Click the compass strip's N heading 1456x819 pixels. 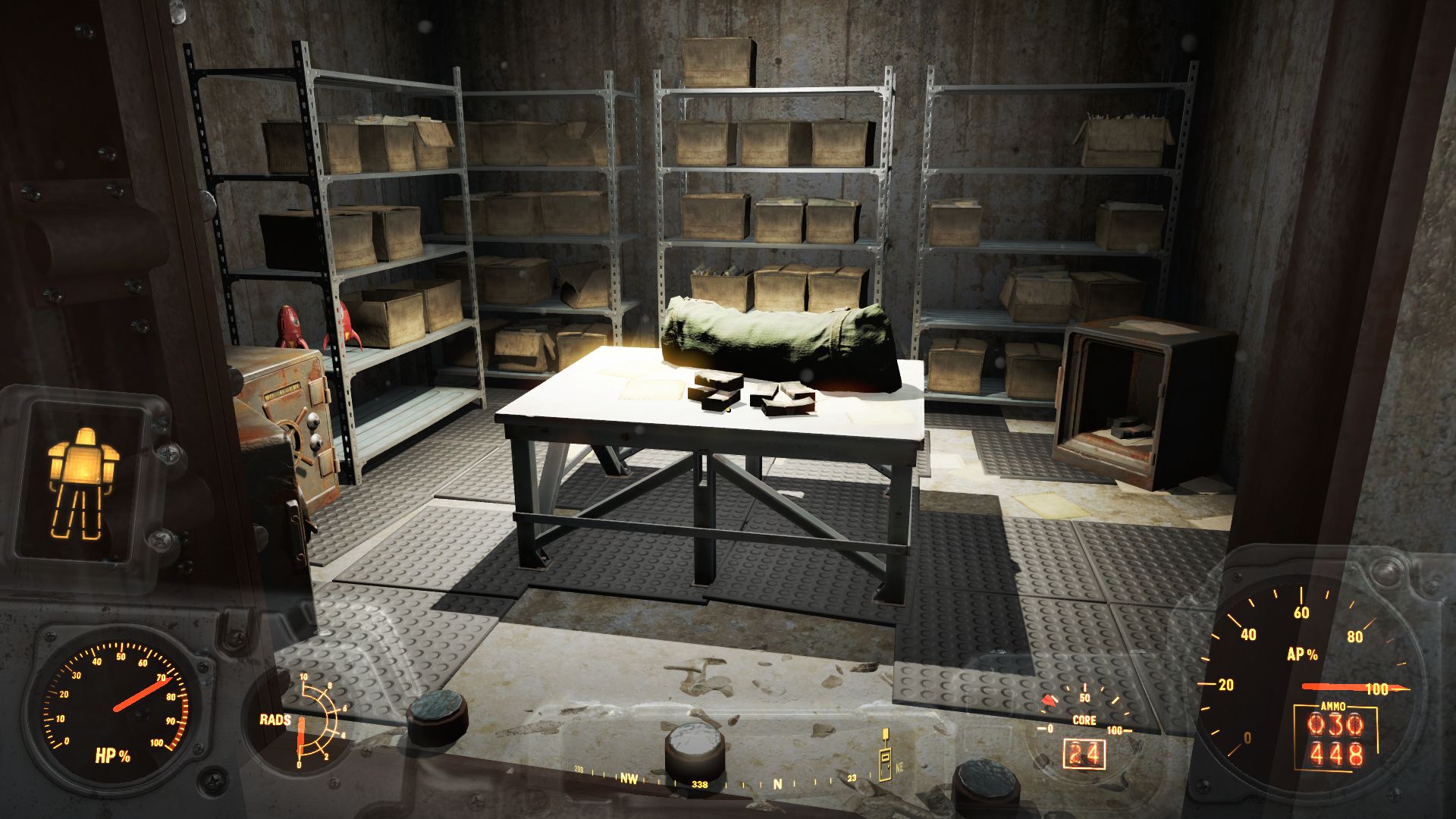tap(777, 783)
